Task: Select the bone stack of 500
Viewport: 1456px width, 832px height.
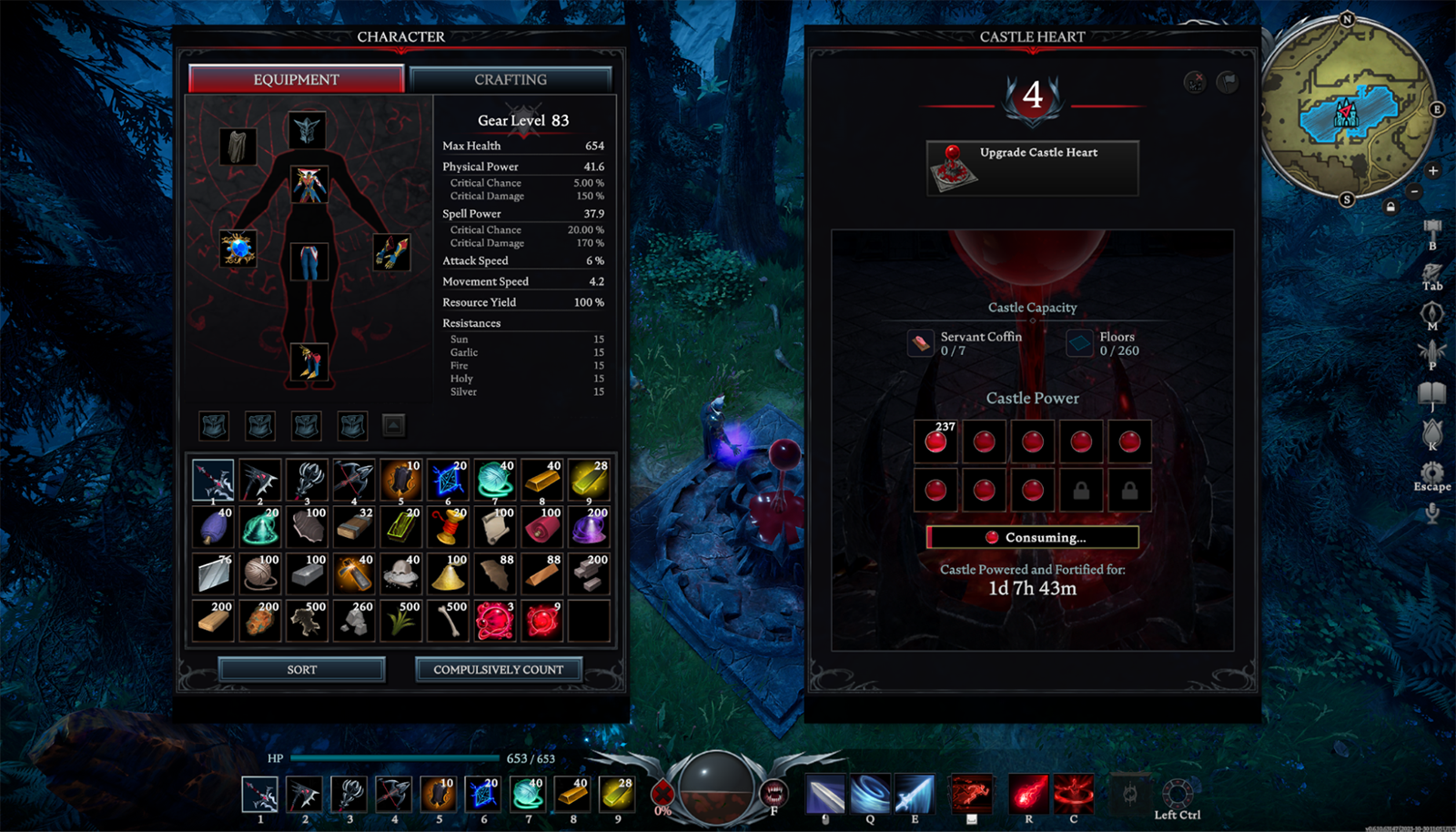Action: (x=449, y=621)
